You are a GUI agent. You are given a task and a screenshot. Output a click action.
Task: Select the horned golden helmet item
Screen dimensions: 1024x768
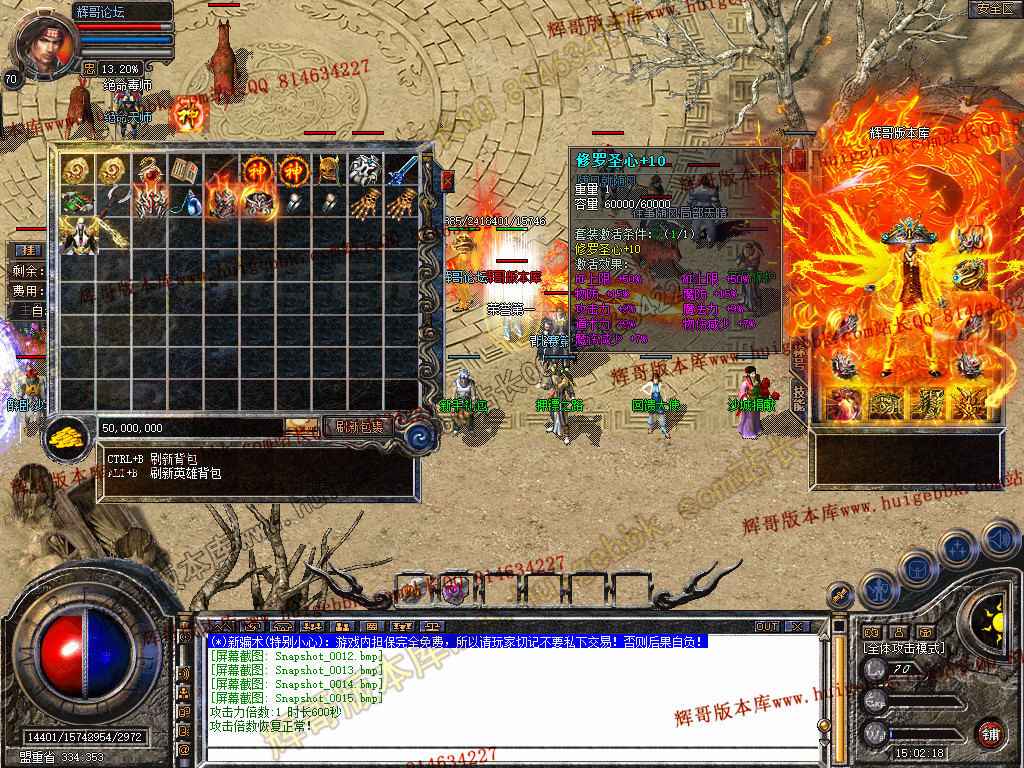(329, 170)
